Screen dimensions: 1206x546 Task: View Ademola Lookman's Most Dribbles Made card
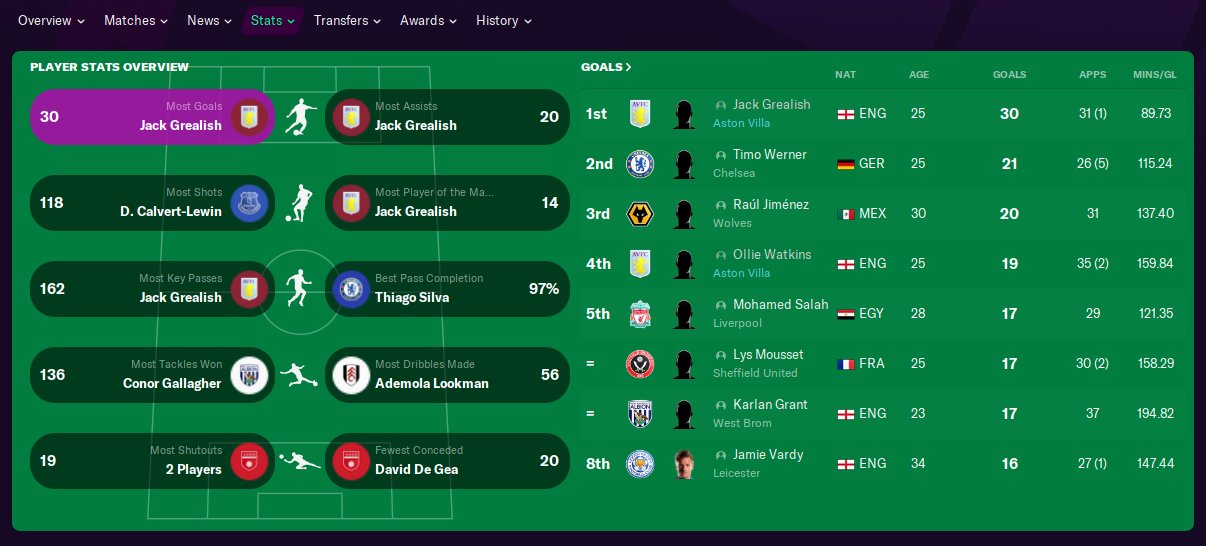pos(448,375)
